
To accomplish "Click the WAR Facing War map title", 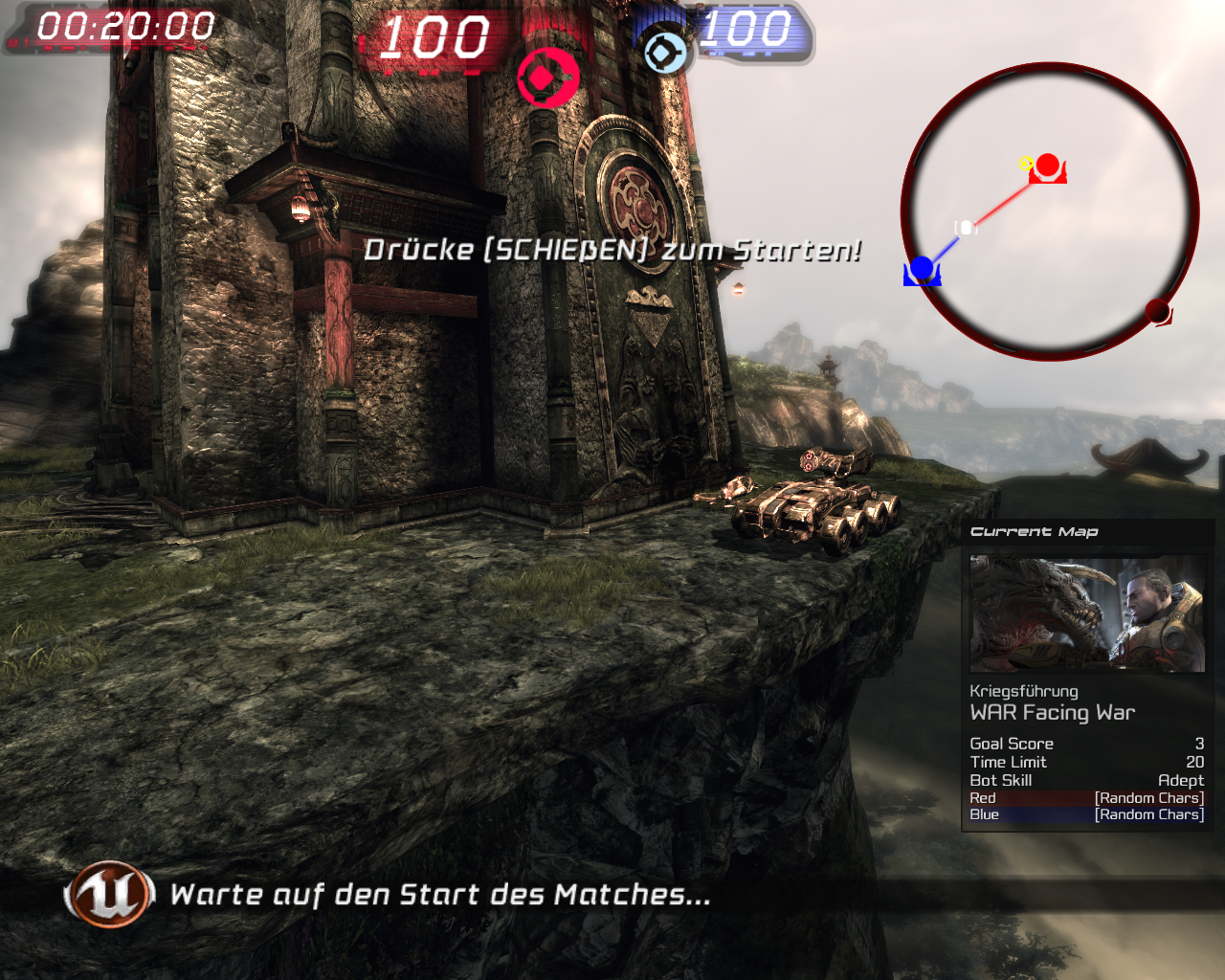I will point(1053,712).
